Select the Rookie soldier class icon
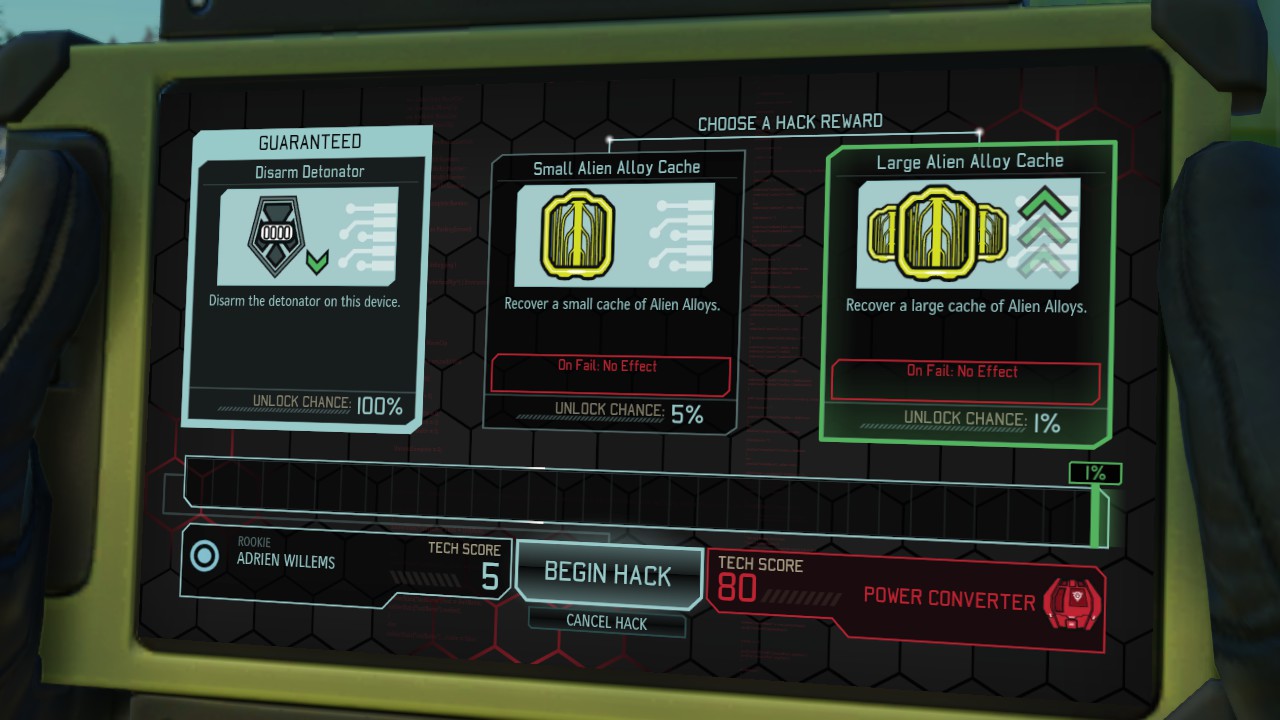Viewport: 1280px width, 720px height. pos(207,558)
